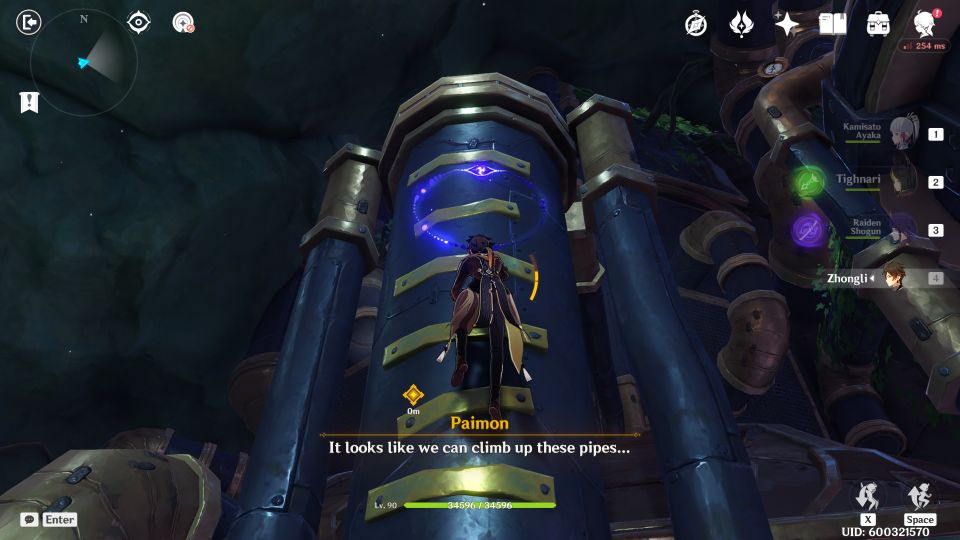Open the map from the minimap
Image resolution: width=960 pixels, height=540 pixels.
coord(84,63)
